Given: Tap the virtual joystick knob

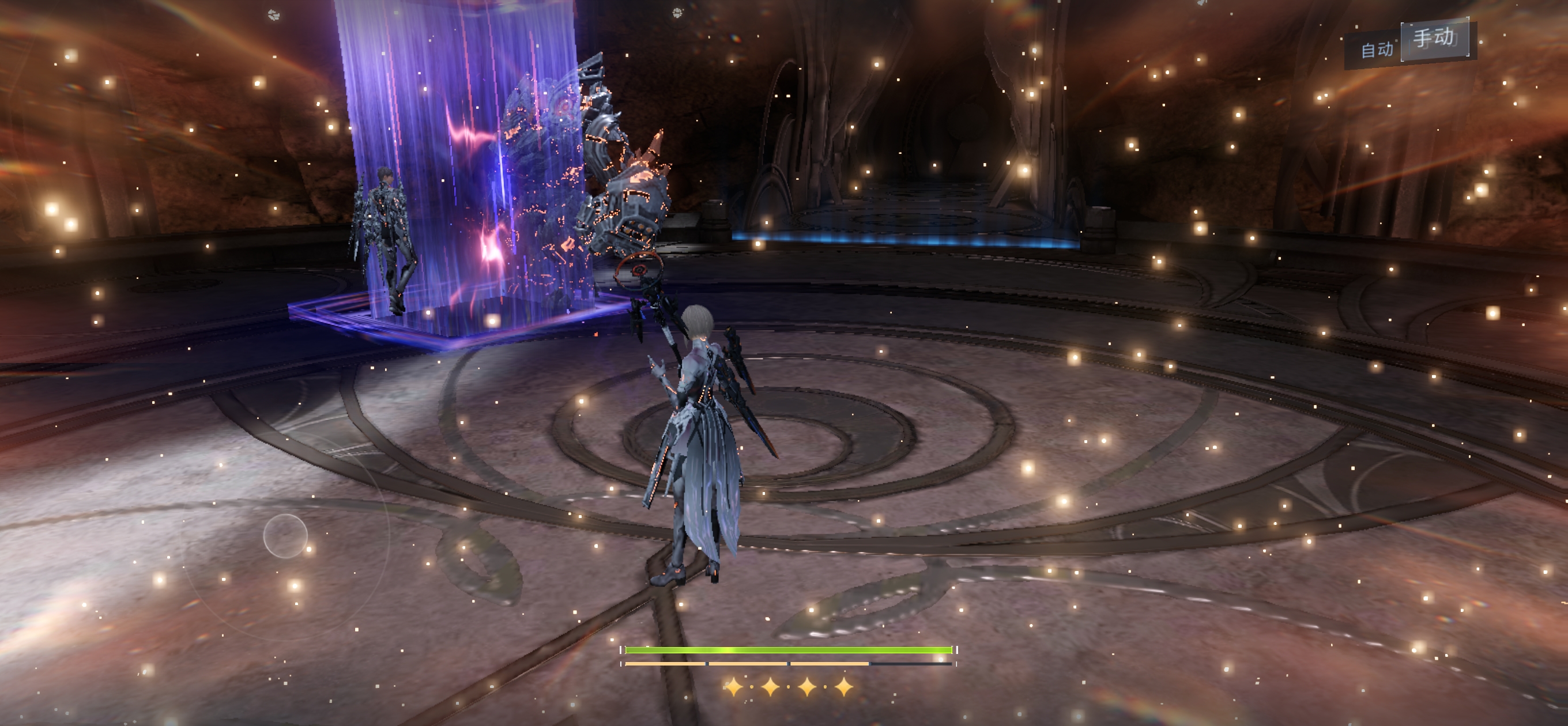Looking at the screenshot, I should (285, 535).
